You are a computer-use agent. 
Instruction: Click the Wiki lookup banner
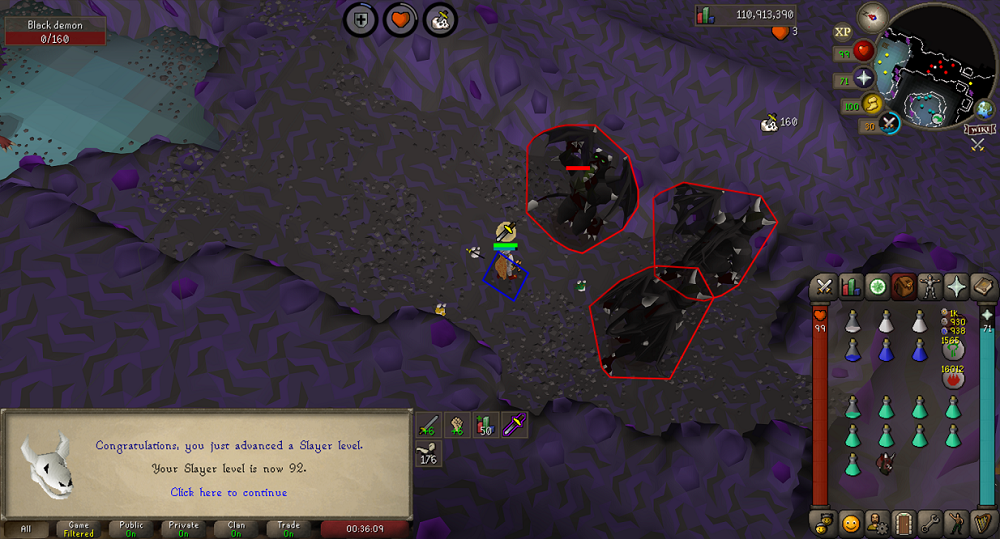tap(978, 130)
